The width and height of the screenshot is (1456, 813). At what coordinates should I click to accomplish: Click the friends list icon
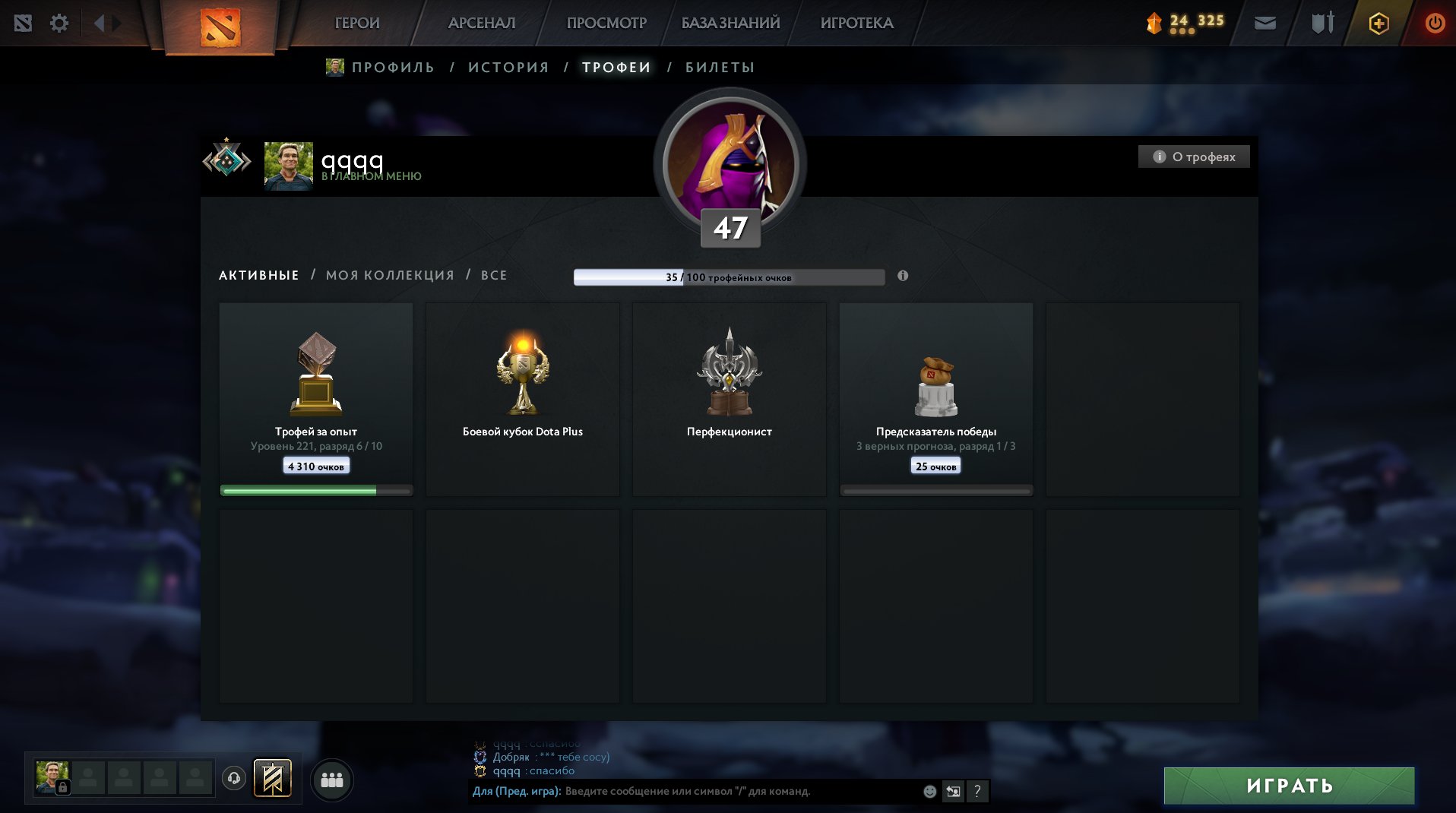332,779
